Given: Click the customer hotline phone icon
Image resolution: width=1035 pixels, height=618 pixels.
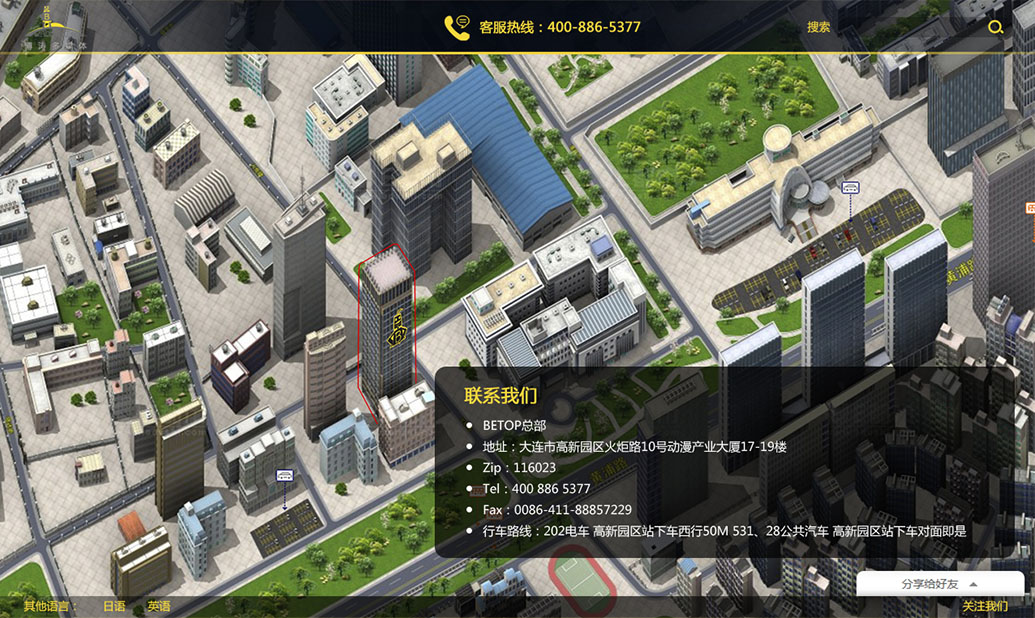Looking at the screenshot, I should pos(457,27).
